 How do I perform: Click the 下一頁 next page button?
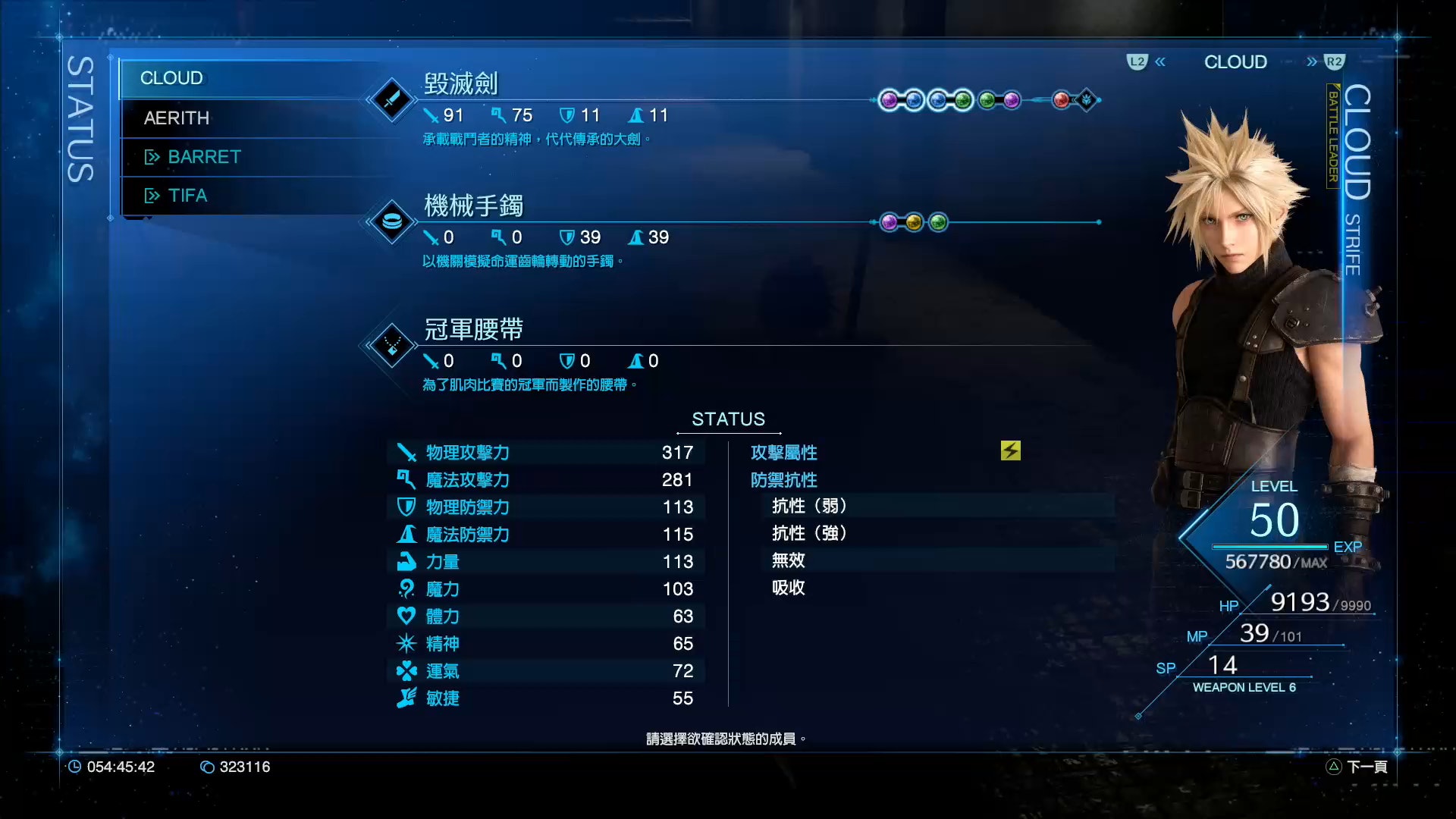[x=1357, y=767]
